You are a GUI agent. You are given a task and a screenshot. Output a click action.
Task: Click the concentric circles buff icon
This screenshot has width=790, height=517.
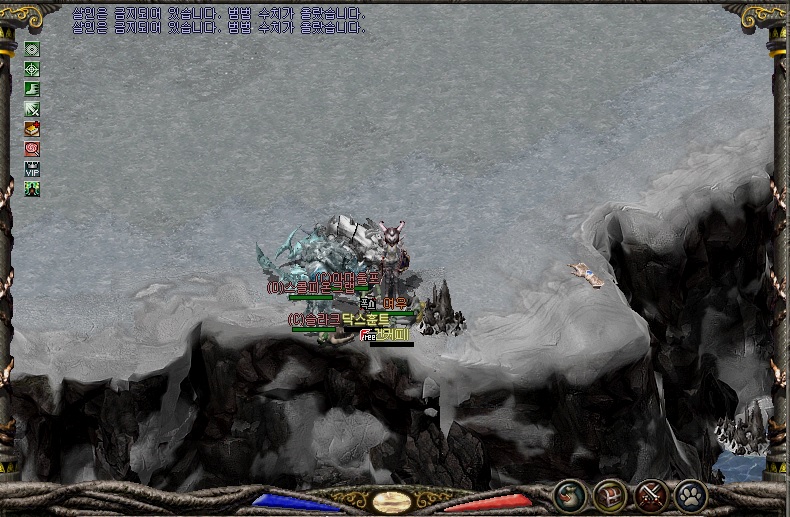coord(32,49)
